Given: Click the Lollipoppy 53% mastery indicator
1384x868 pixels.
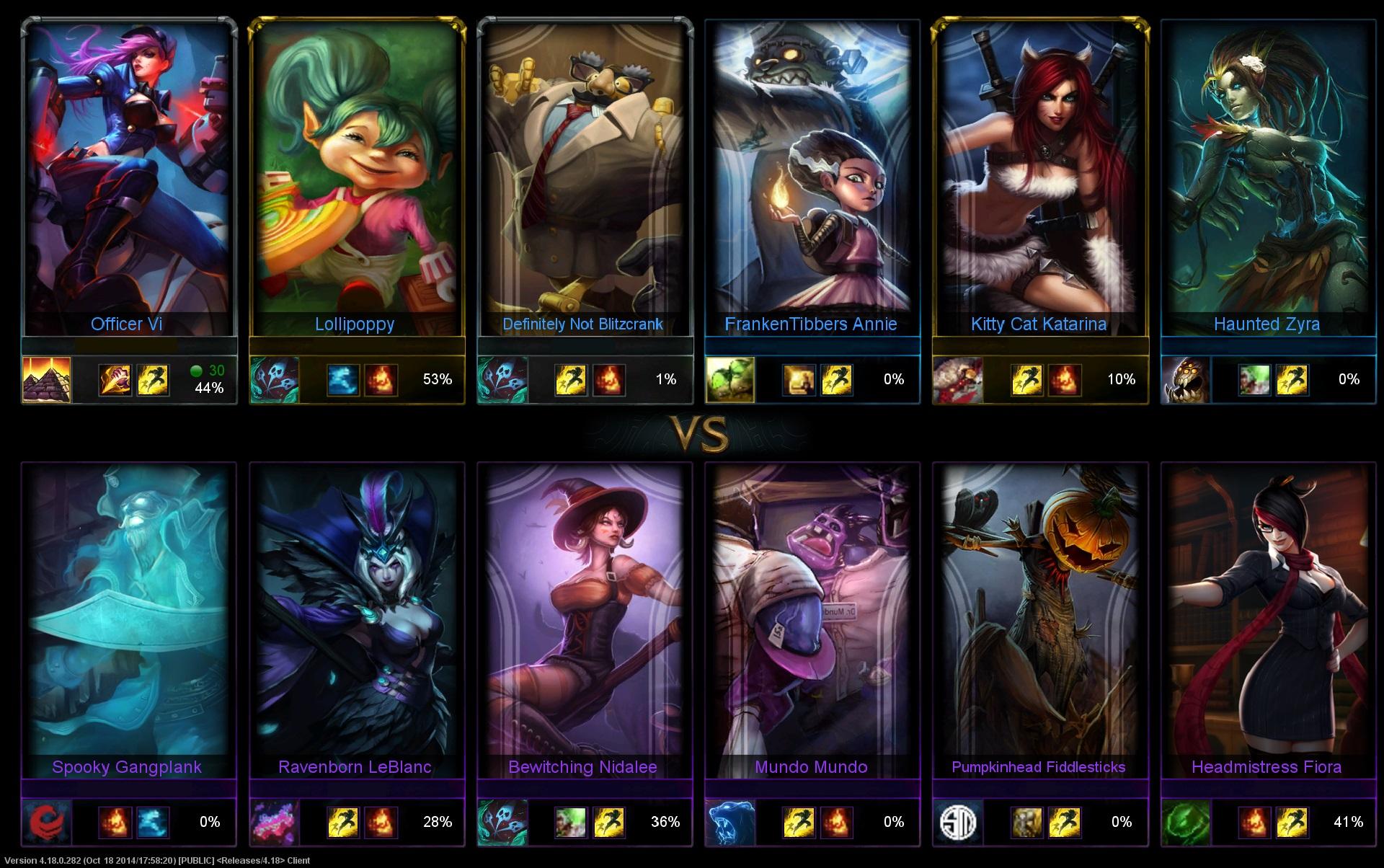Looking at the screenshot, I should [438, 379].
